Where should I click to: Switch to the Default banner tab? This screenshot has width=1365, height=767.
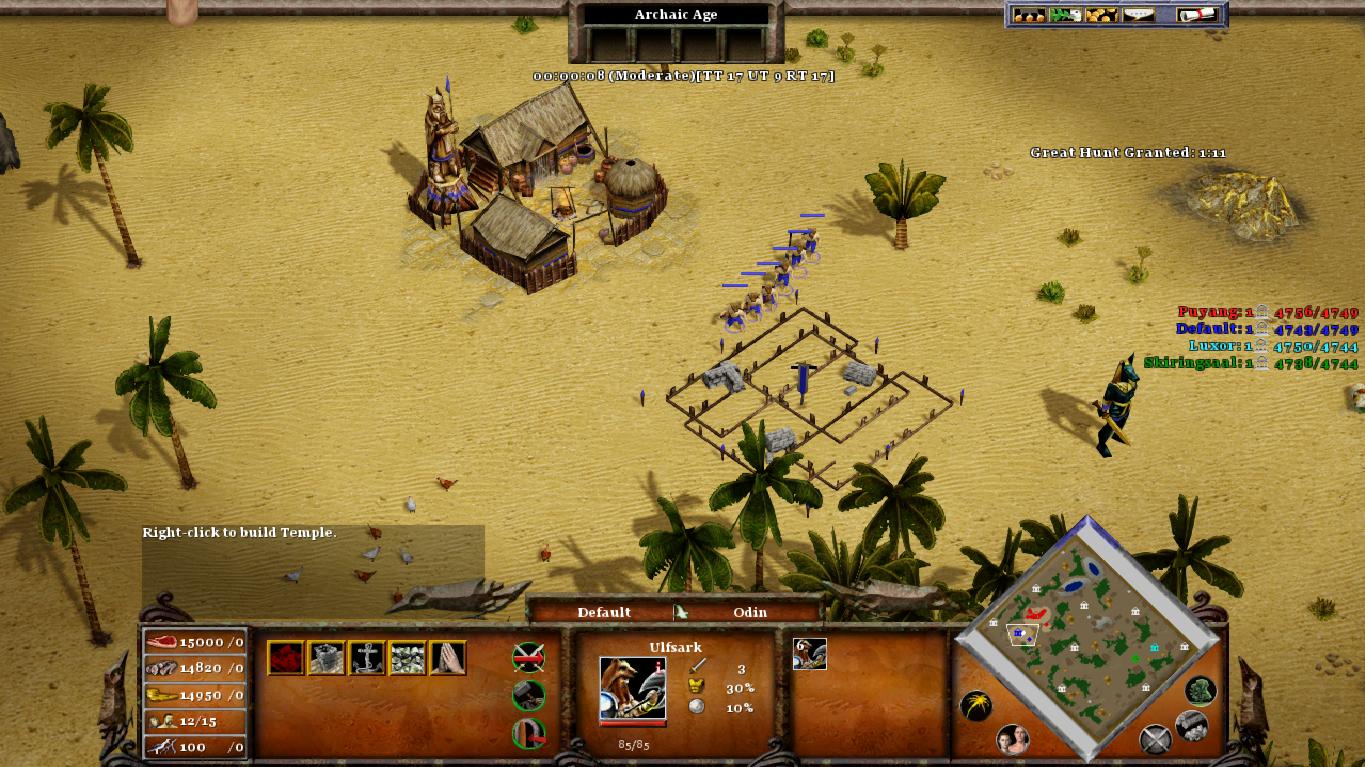(x=605, y=612)
